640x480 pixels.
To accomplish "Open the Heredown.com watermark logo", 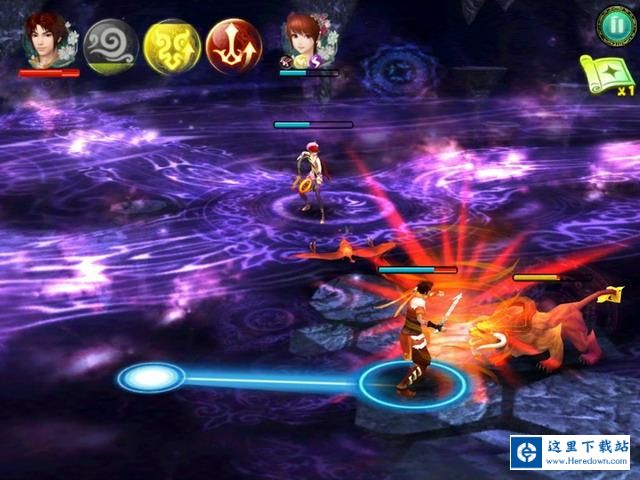I will pos(571,452).
